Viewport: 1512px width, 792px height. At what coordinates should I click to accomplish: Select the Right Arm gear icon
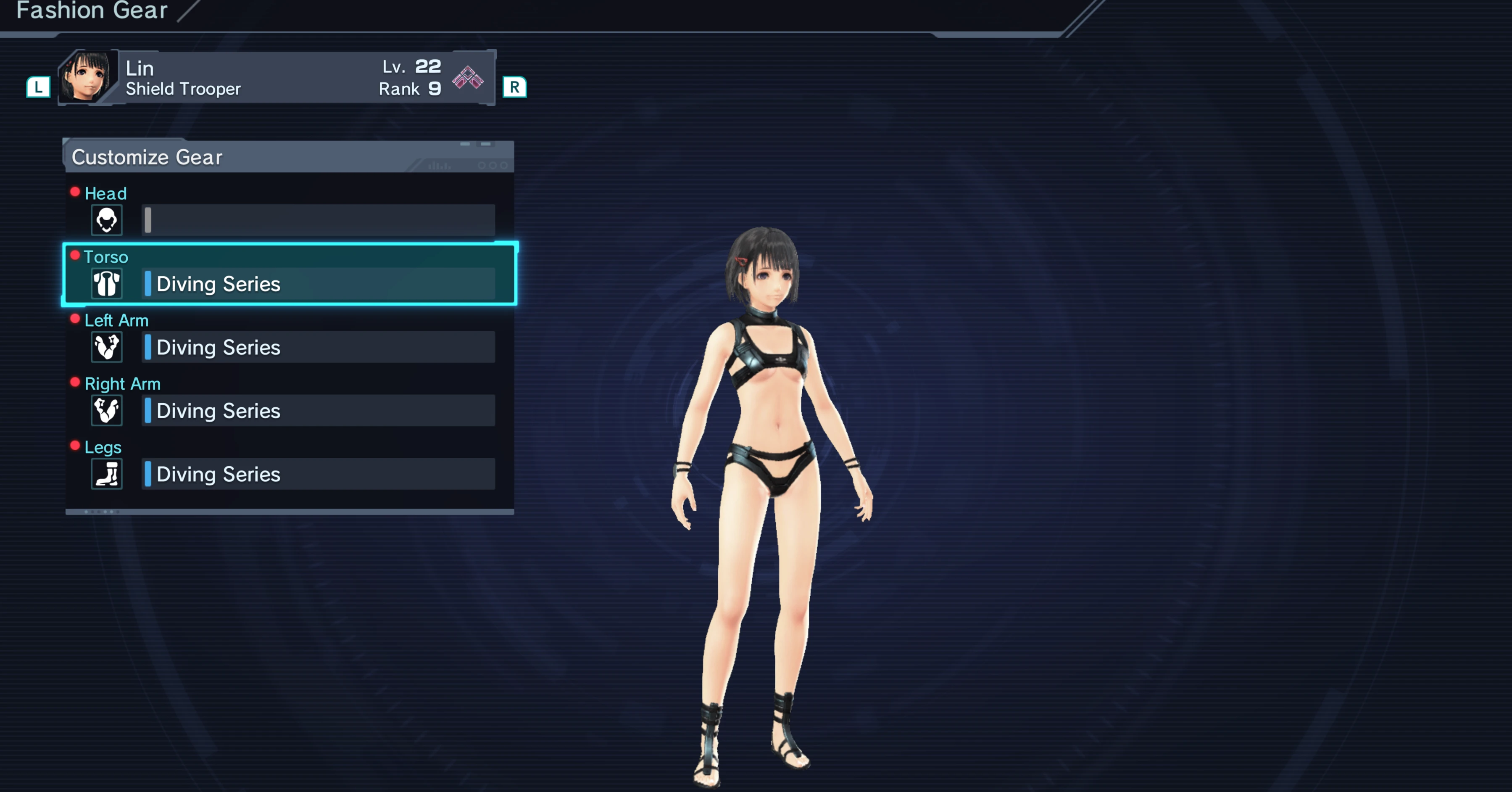[106, 410]
